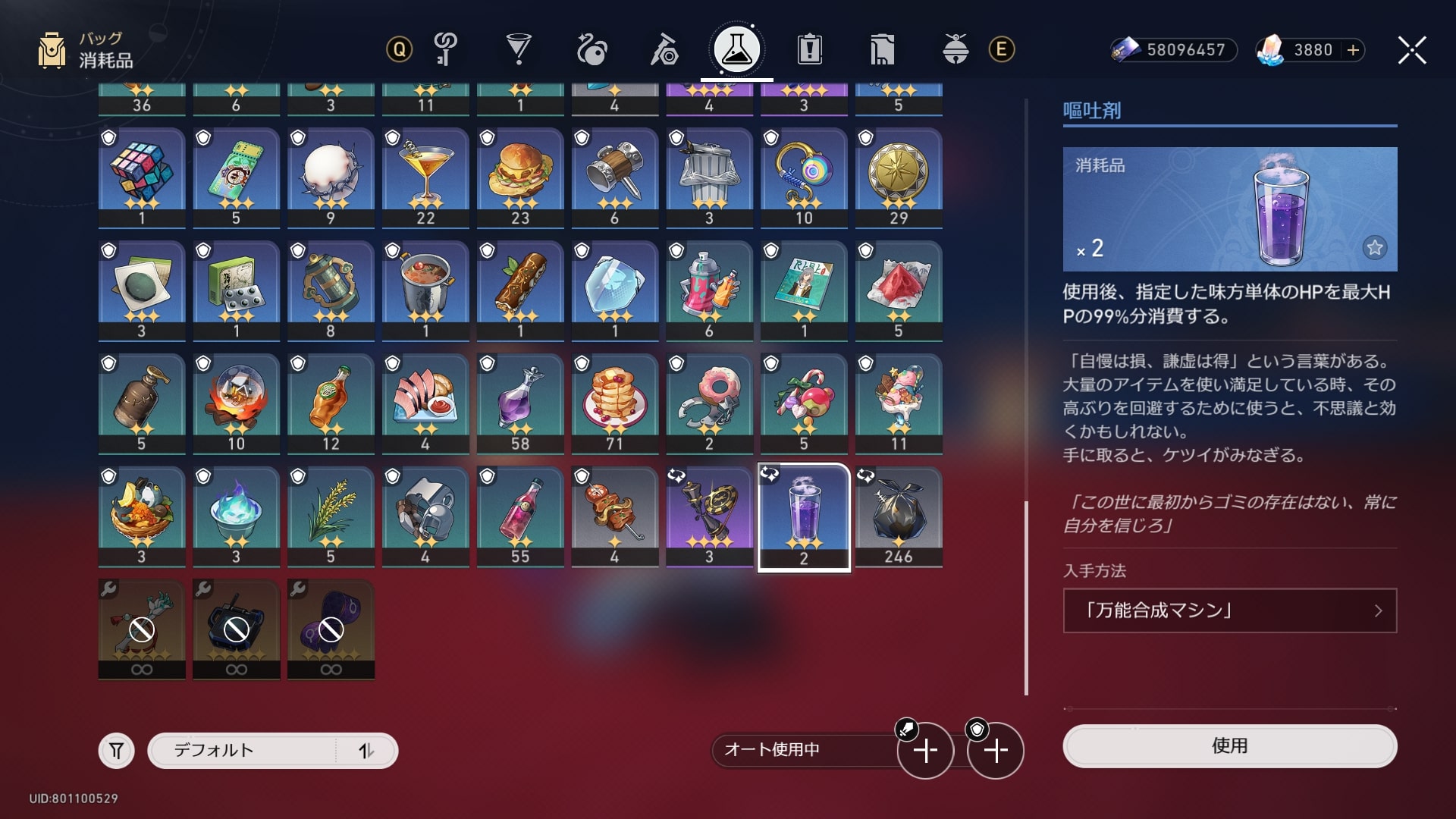Select the pancake stack item
Screen dimensions: 1456x819
614,403
